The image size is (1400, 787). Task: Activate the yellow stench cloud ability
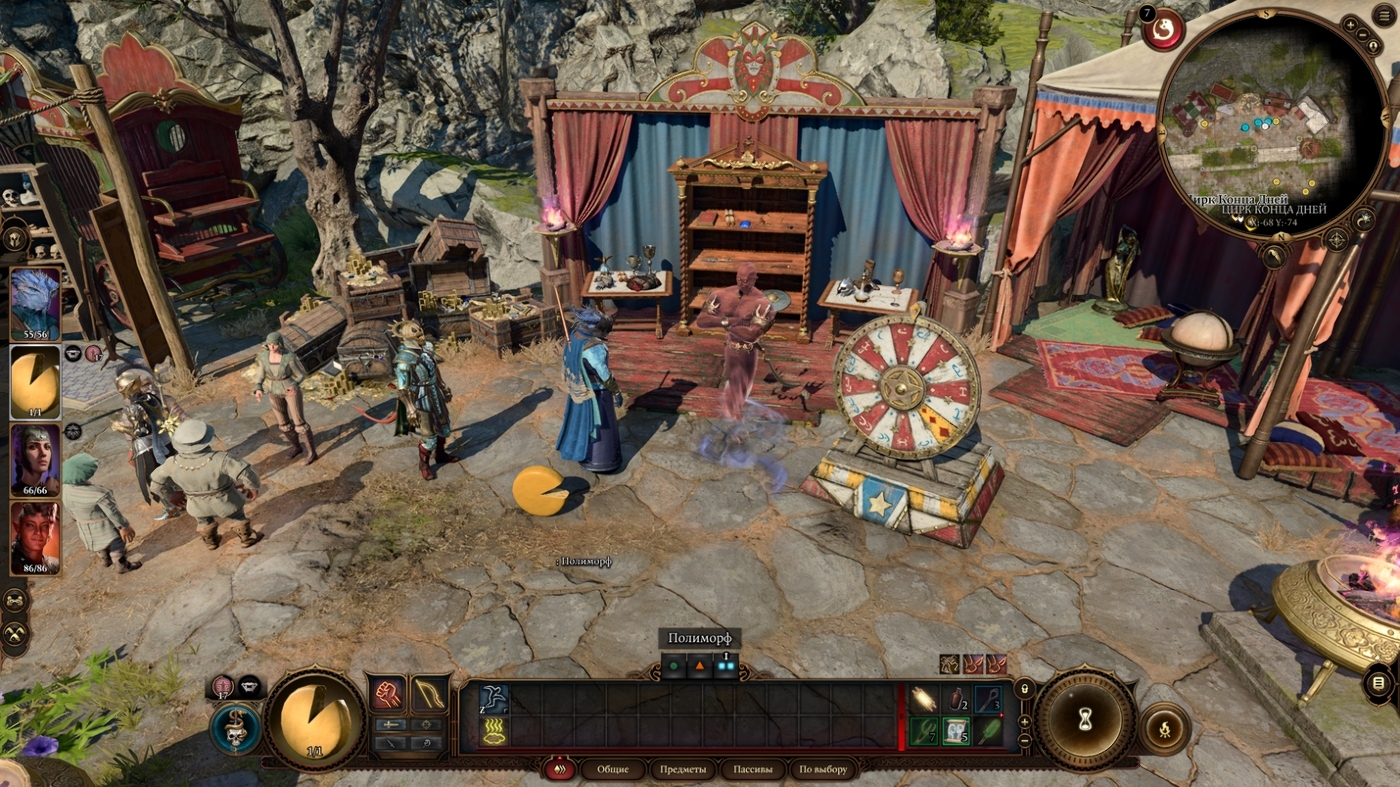pyautogui.click(x=493, y=731)
